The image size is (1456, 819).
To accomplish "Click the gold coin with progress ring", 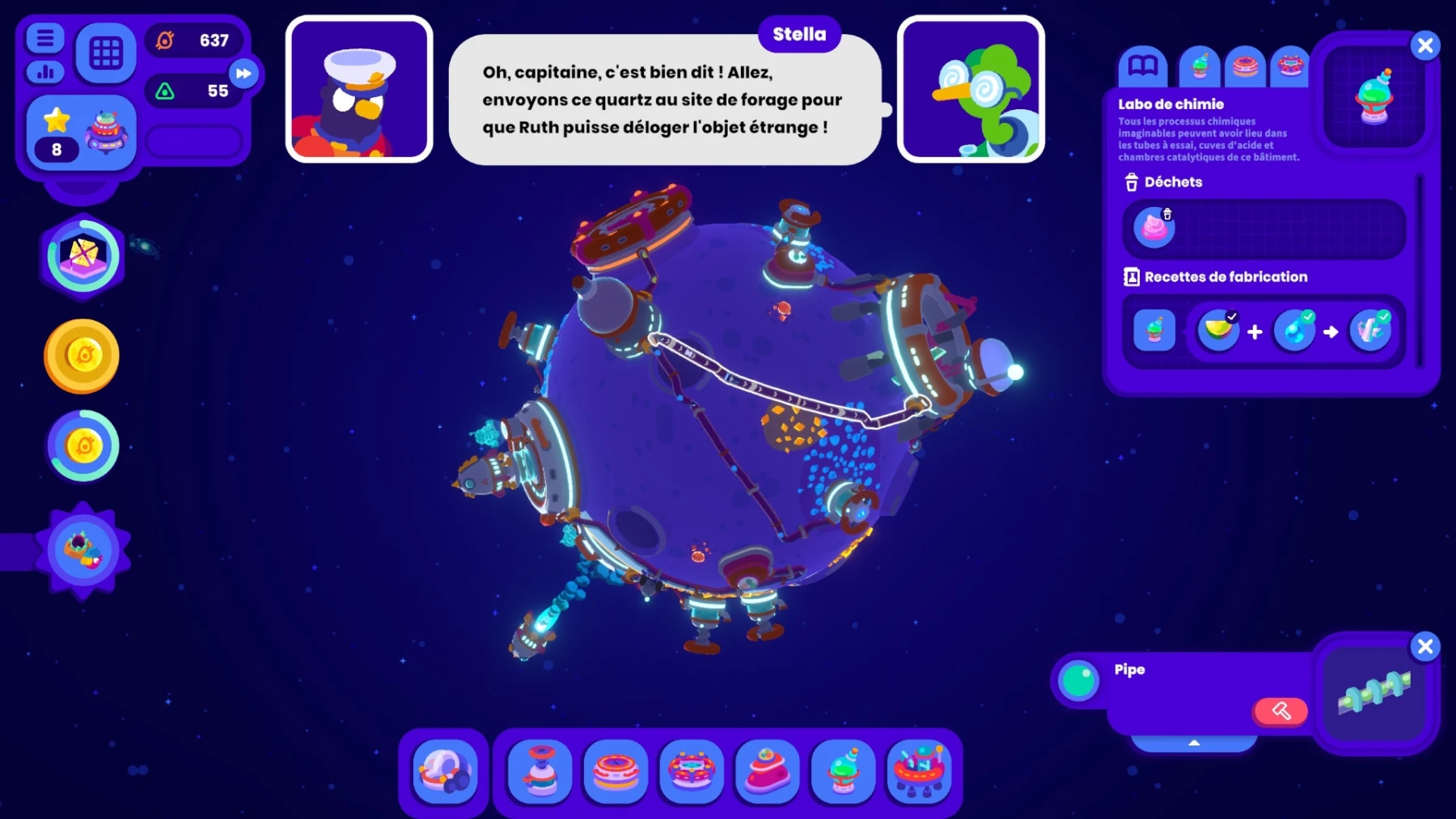I will (x=83, y=445).
